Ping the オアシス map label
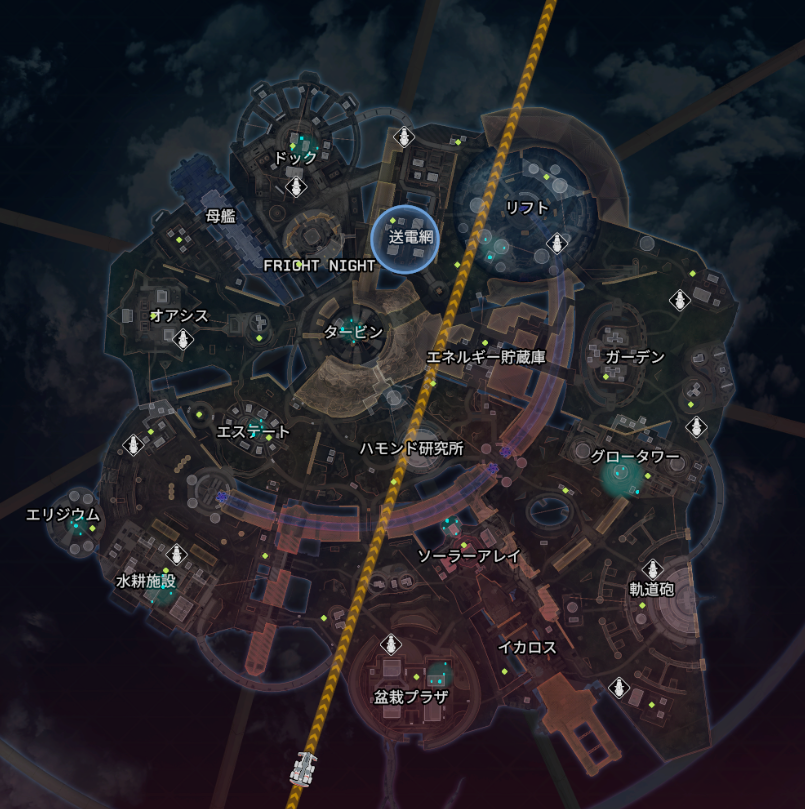 [180, 316]
